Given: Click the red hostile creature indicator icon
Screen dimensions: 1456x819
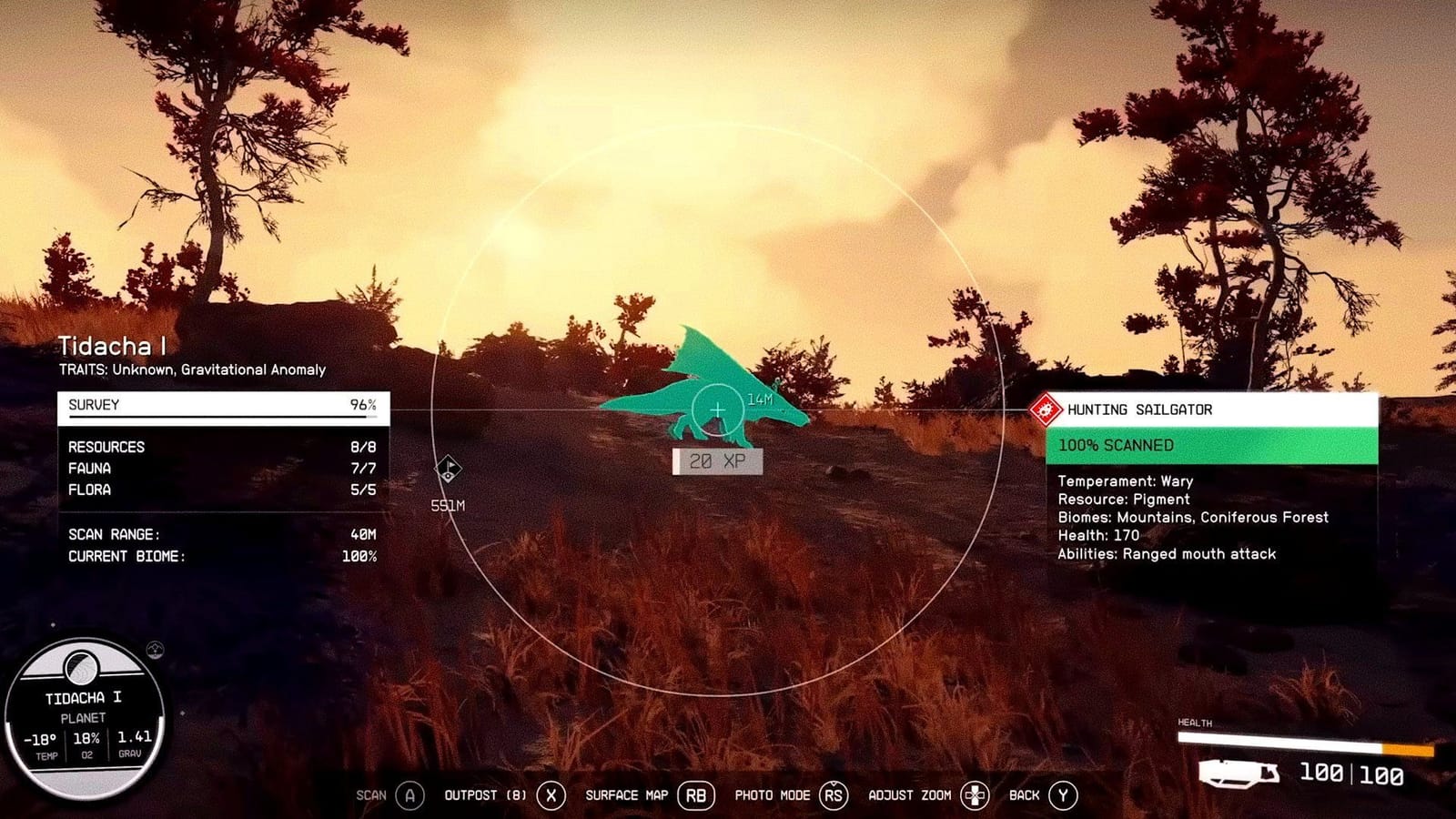Looking at the screenshot, I should click(1044, 409).
